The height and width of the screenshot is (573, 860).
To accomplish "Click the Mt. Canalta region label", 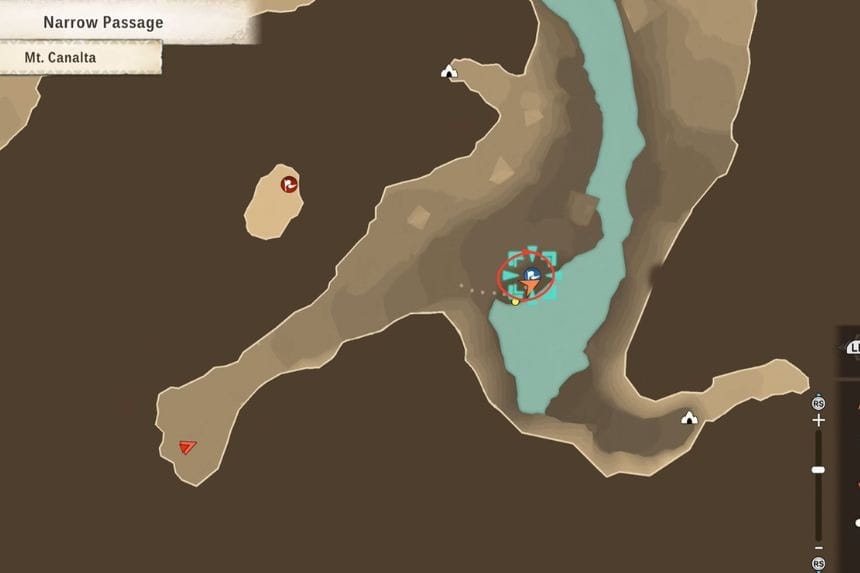I will tap(61, 58).
